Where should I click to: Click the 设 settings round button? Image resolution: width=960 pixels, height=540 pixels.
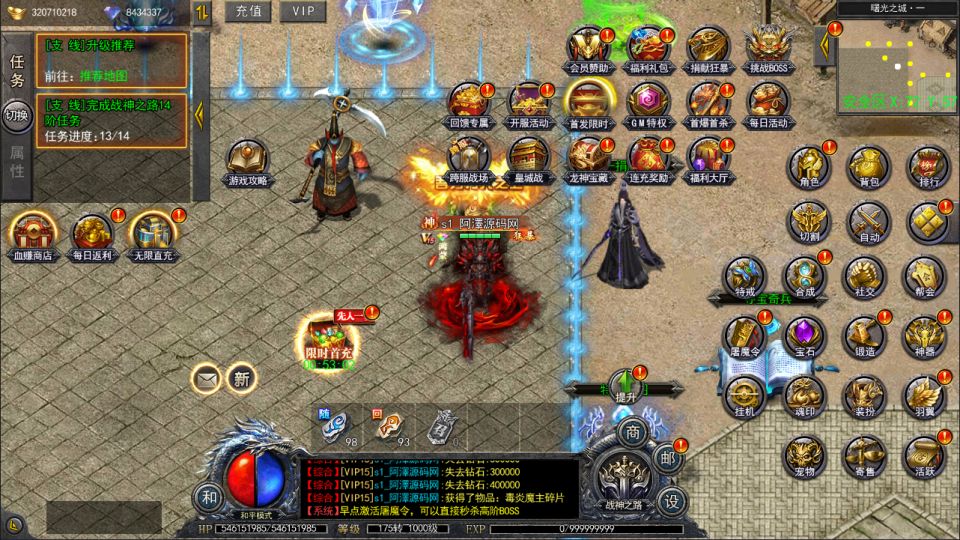(672, 498)
